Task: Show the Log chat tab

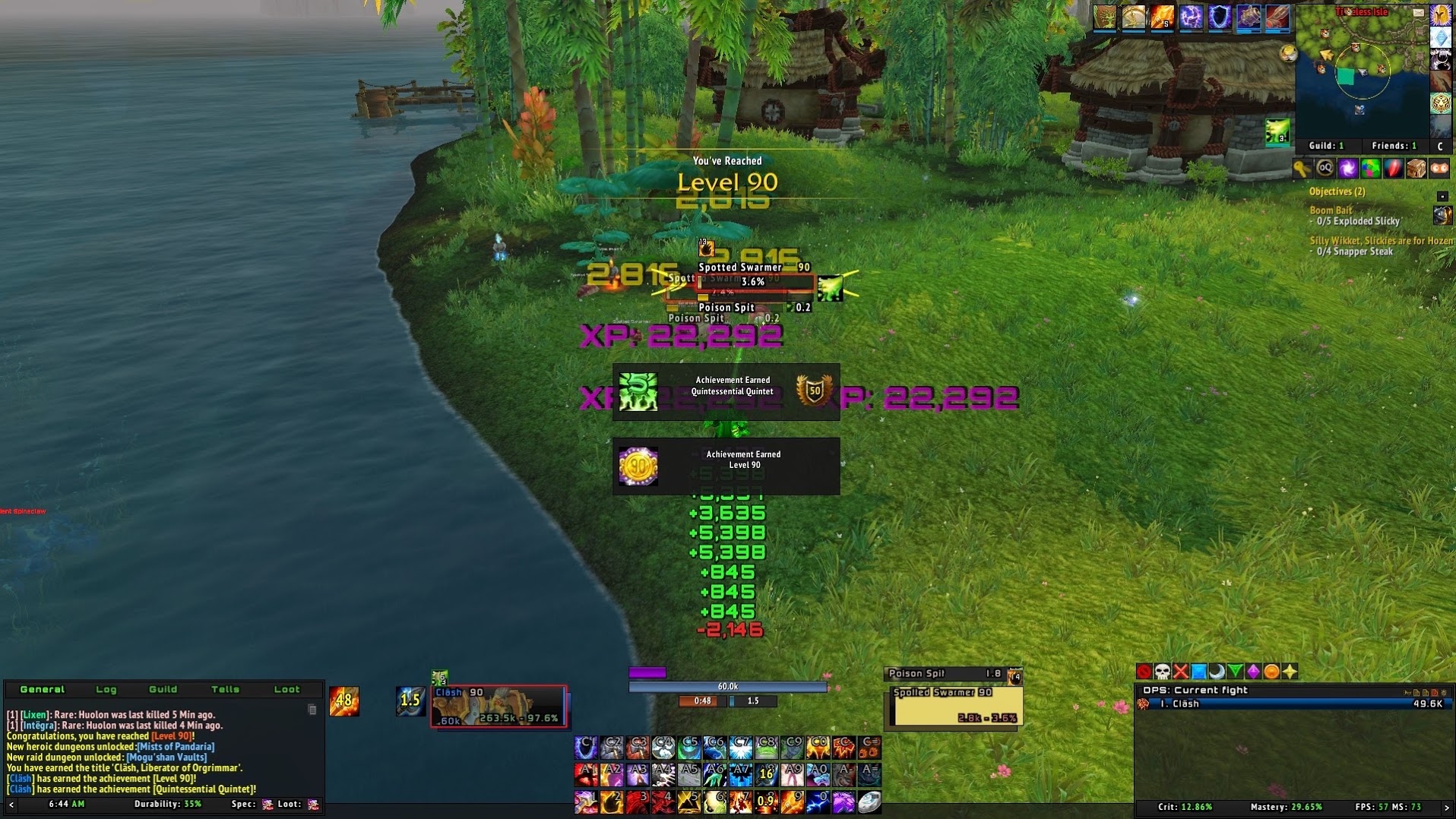Action: [x=106, y=689]
